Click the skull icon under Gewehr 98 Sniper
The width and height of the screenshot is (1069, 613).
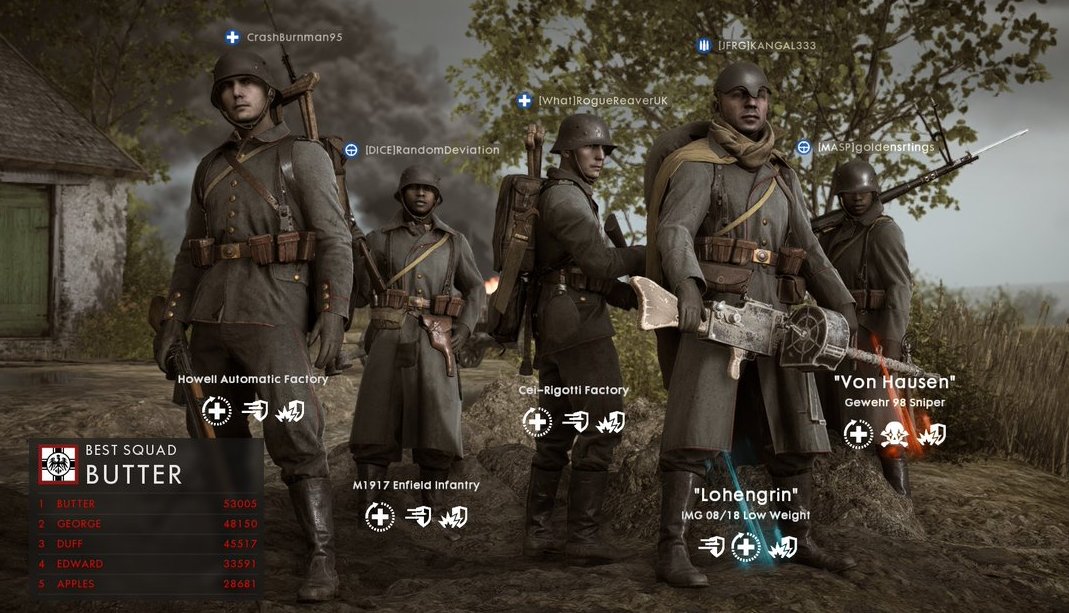click(894, 434)
